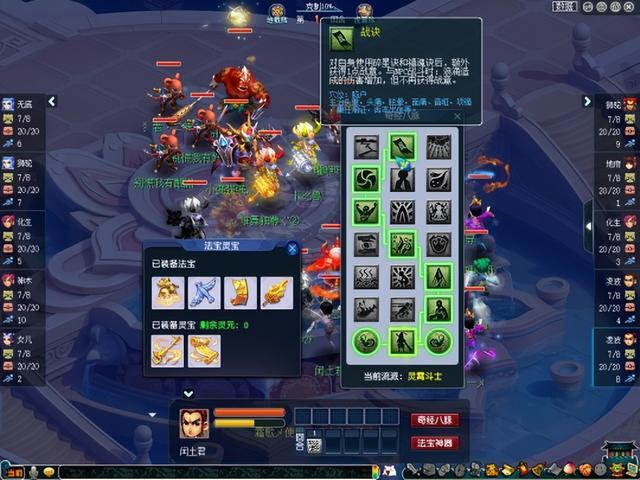Select the blue crossed-swords treasure
640x480 pixels.
point(203,292)
